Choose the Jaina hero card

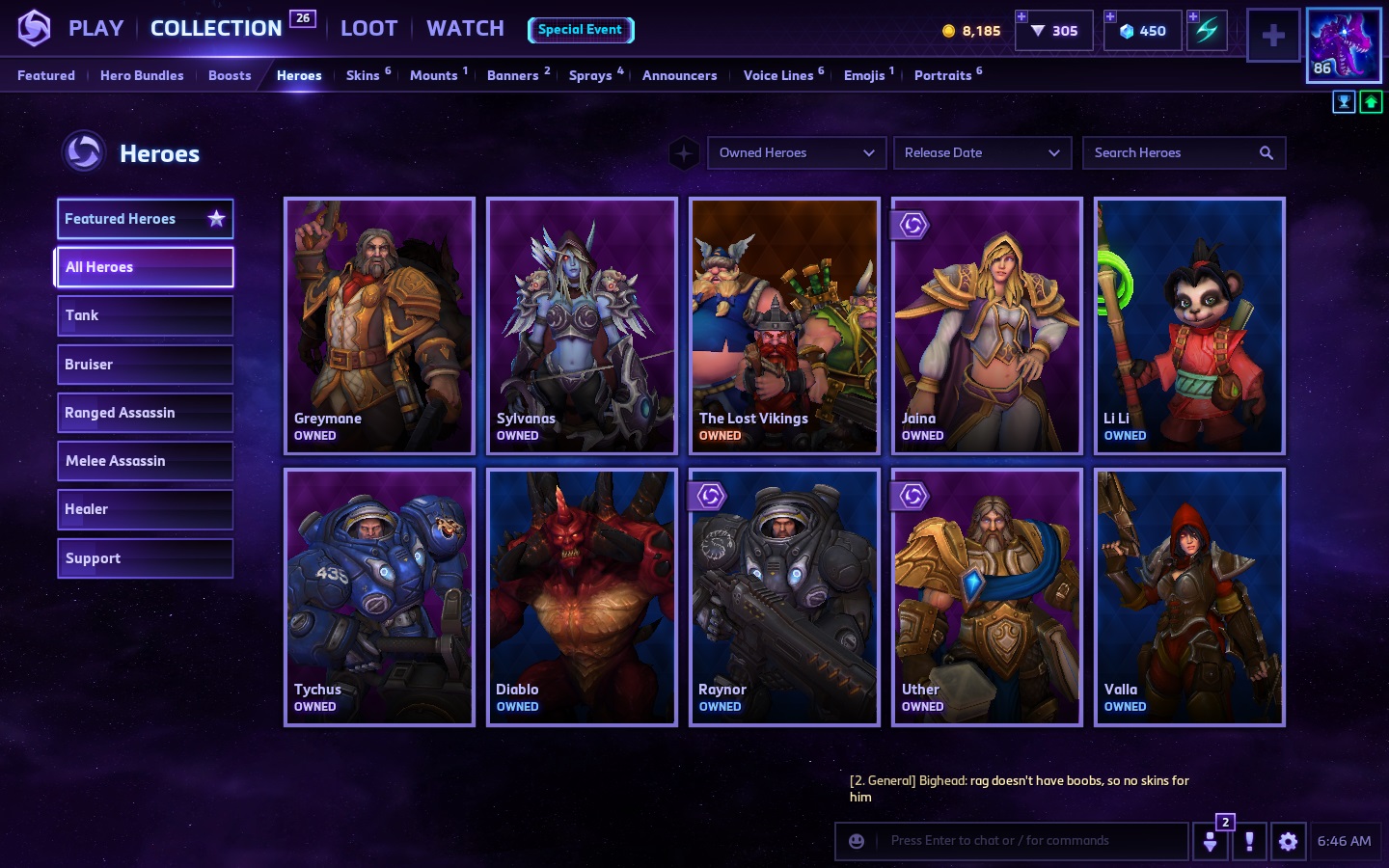point(987,326)
